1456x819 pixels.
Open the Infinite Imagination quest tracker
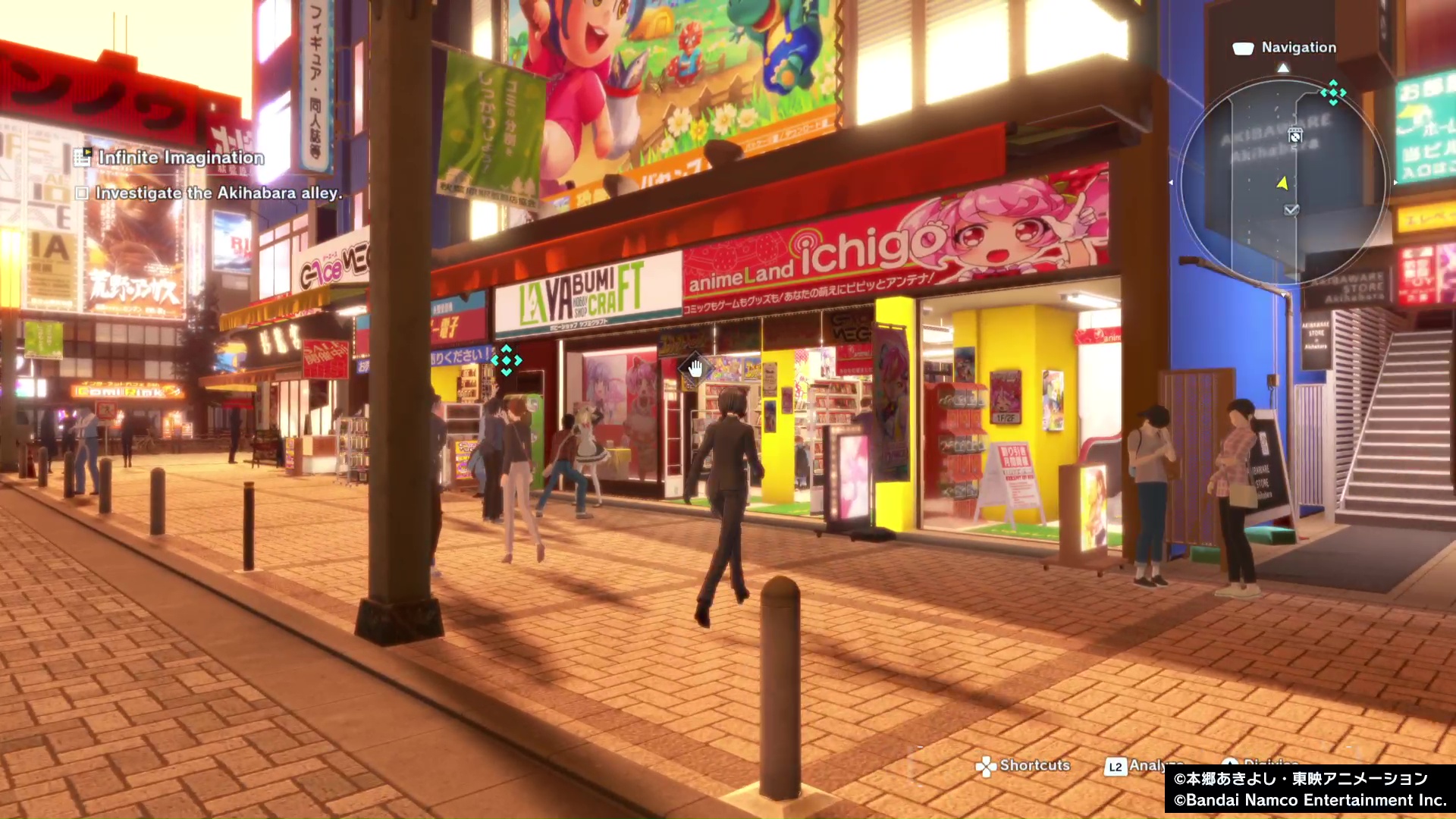(x=180, y=158)
